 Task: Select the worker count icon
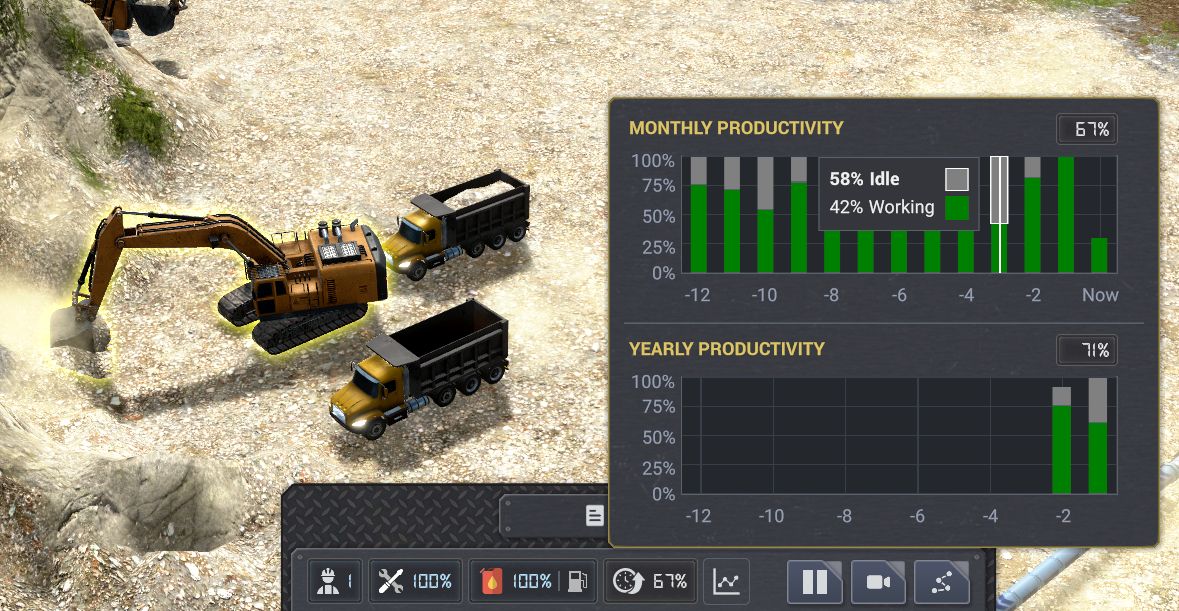point(333,581)
